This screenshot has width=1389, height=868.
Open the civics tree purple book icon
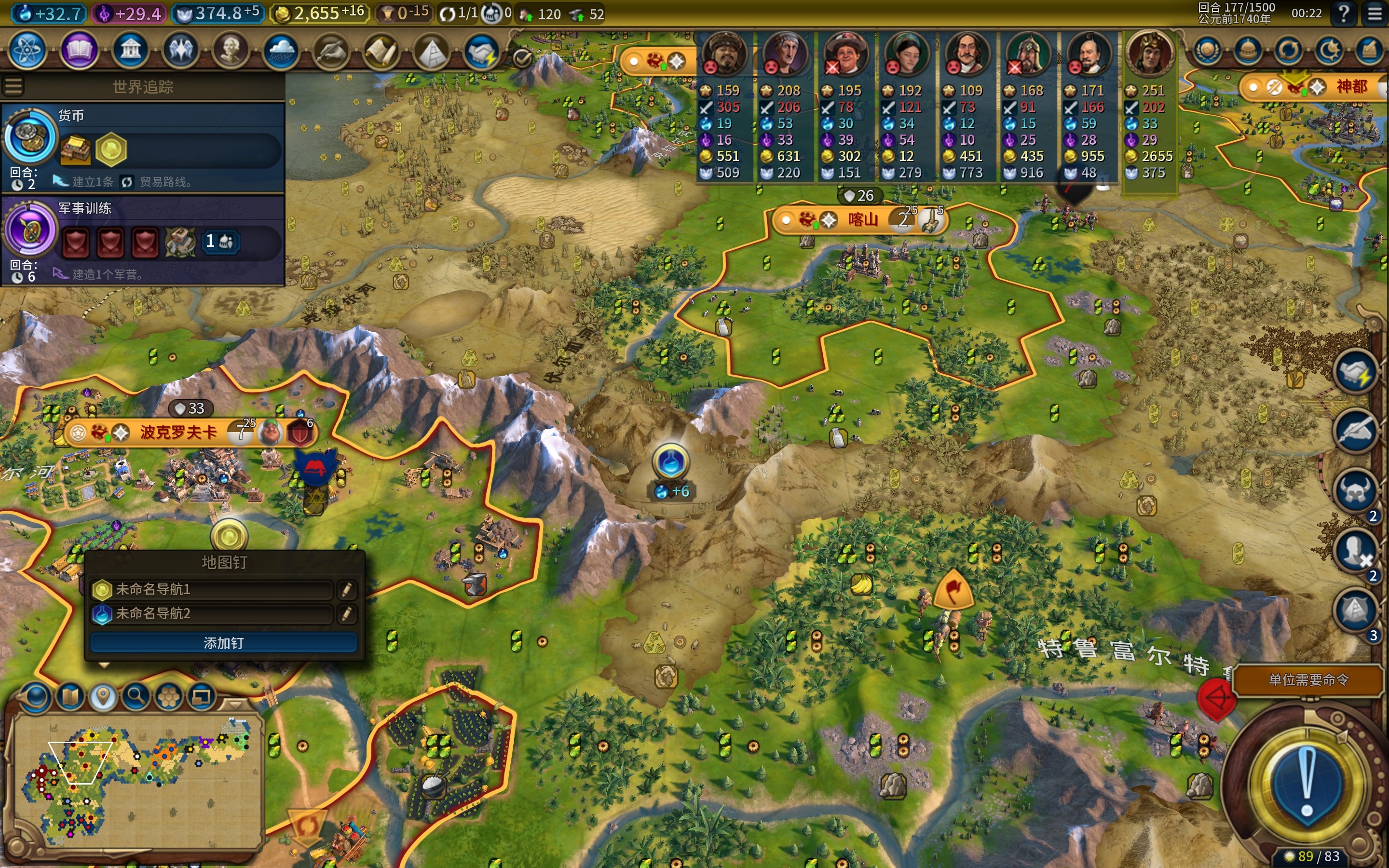(79, 51)
